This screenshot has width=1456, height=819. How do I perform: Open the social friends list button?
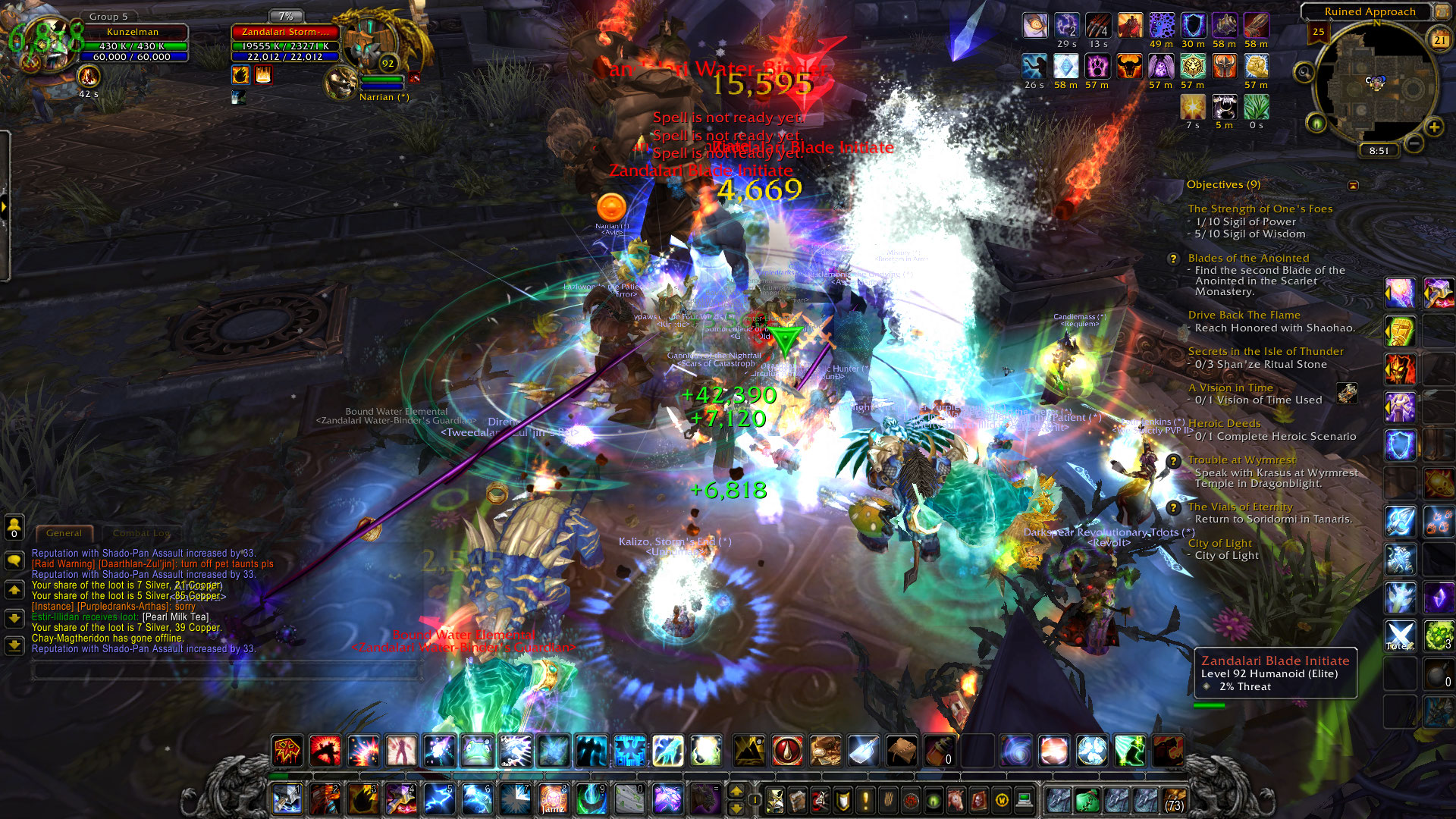point(14,526)
